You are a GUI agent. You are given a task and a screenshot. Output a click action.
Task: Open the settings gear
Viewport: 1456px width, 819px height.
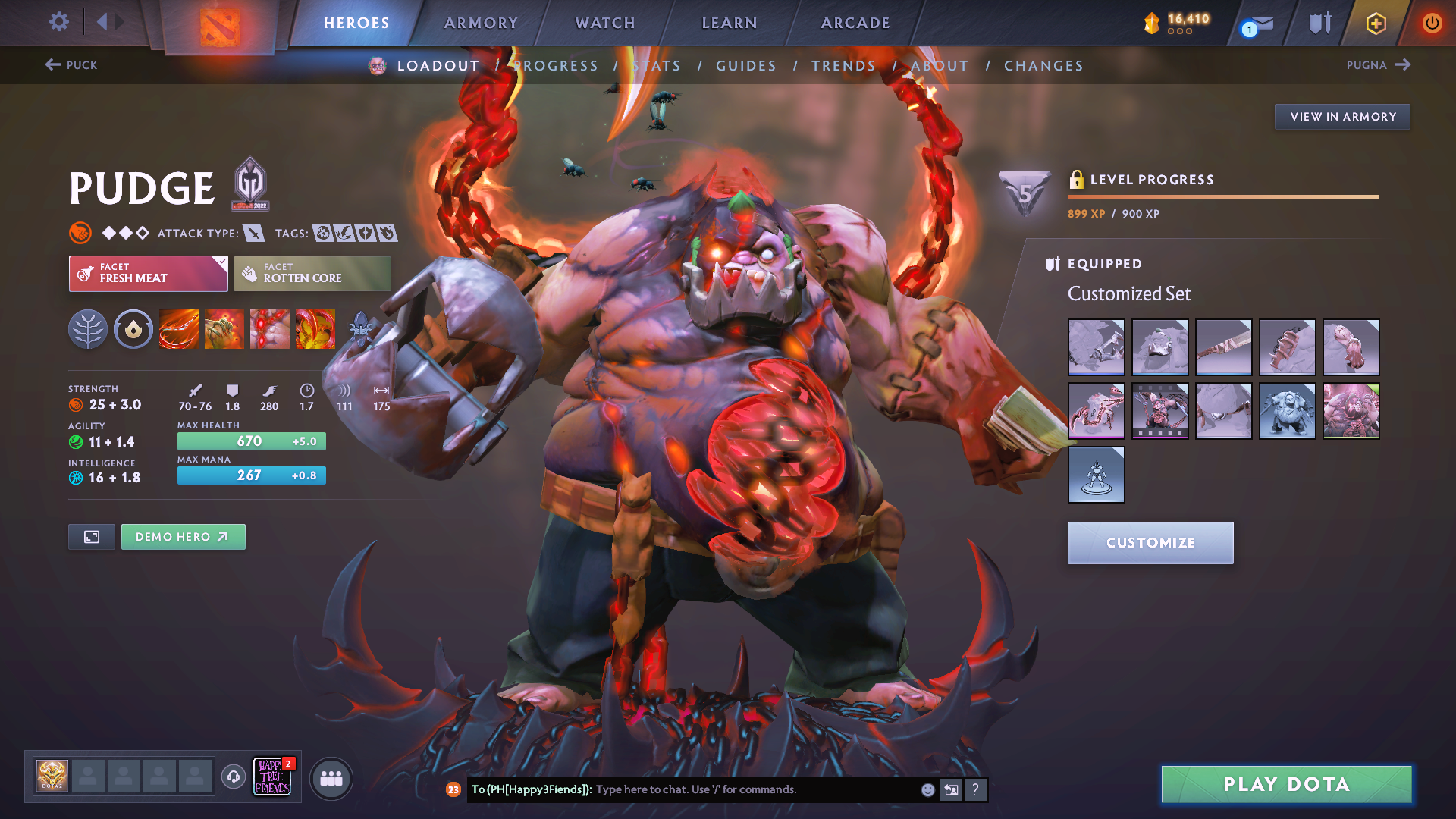click(x=58, y=22)
